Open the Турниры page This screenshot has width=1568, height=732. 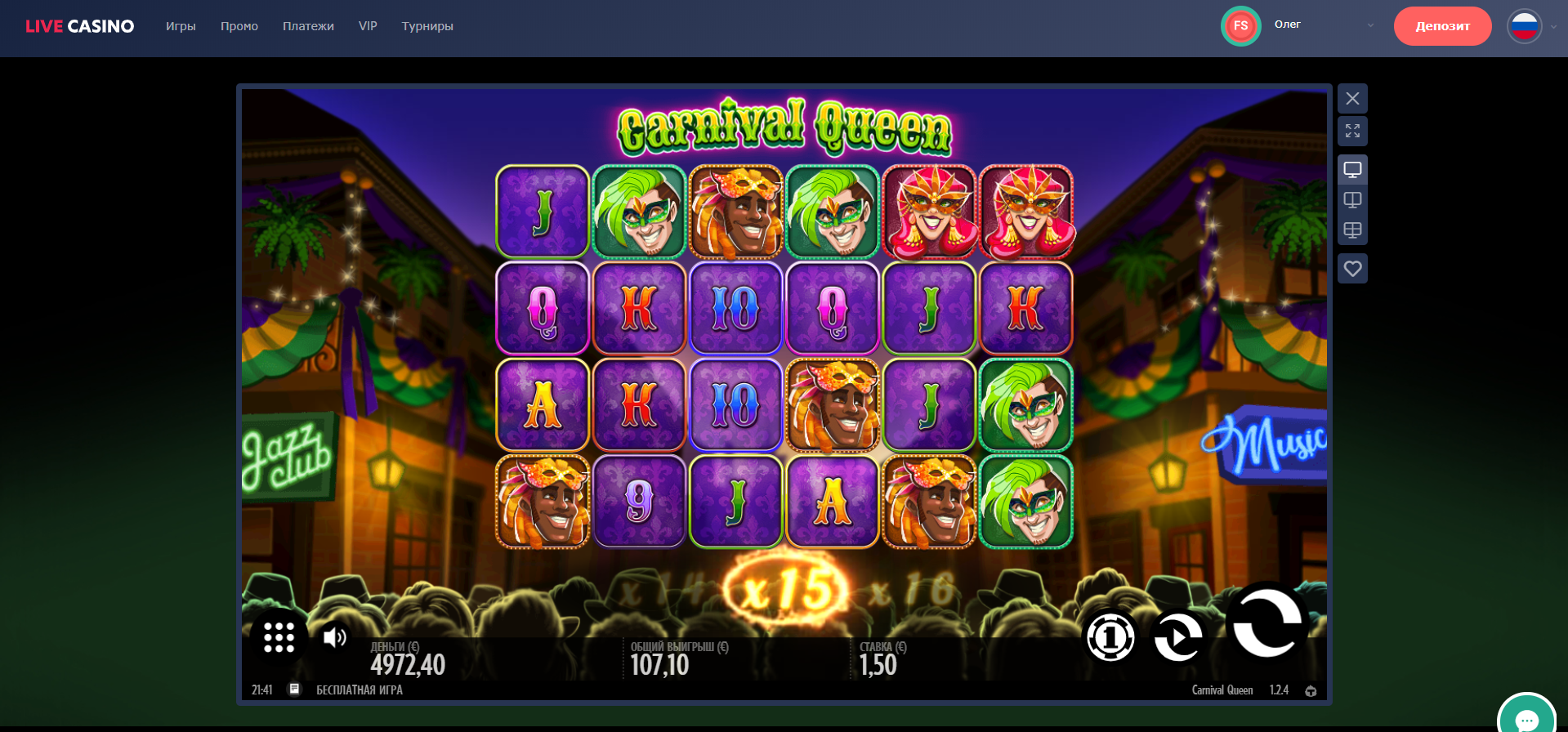coord(427,26)
